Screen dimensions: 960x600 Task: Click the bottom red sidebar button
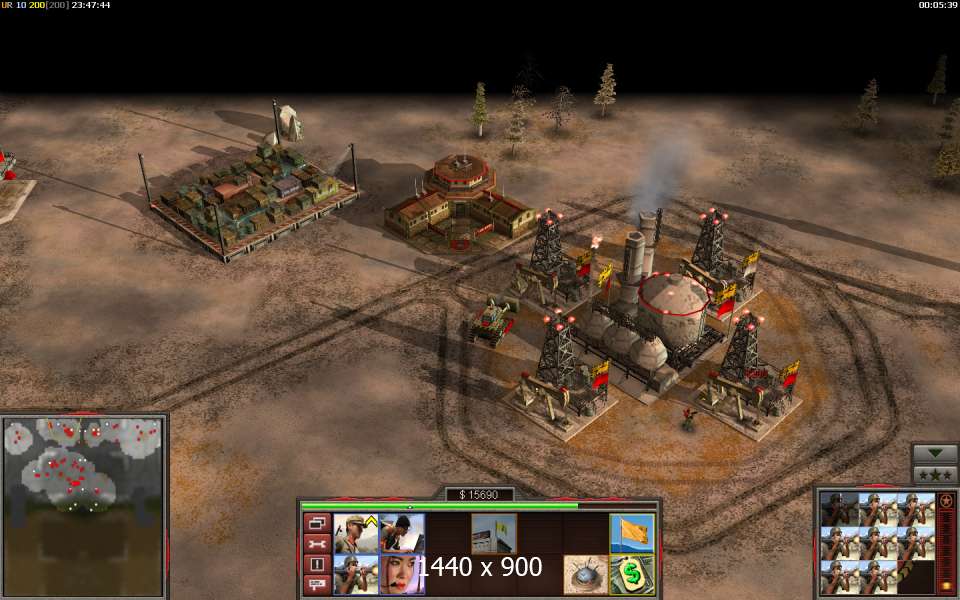point(317,584)
